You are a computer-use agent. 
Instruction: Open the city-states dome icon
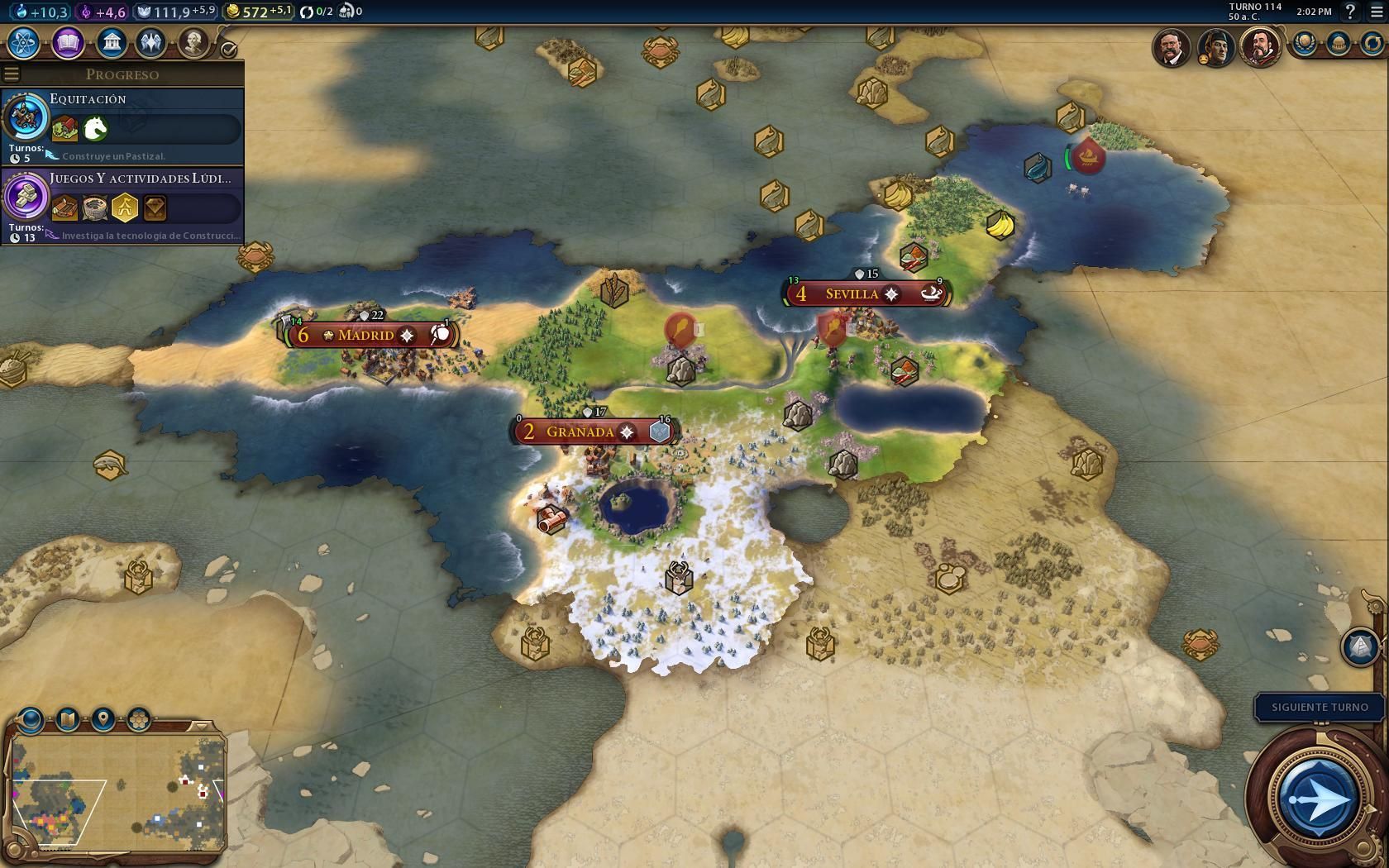coord(1339,43)
